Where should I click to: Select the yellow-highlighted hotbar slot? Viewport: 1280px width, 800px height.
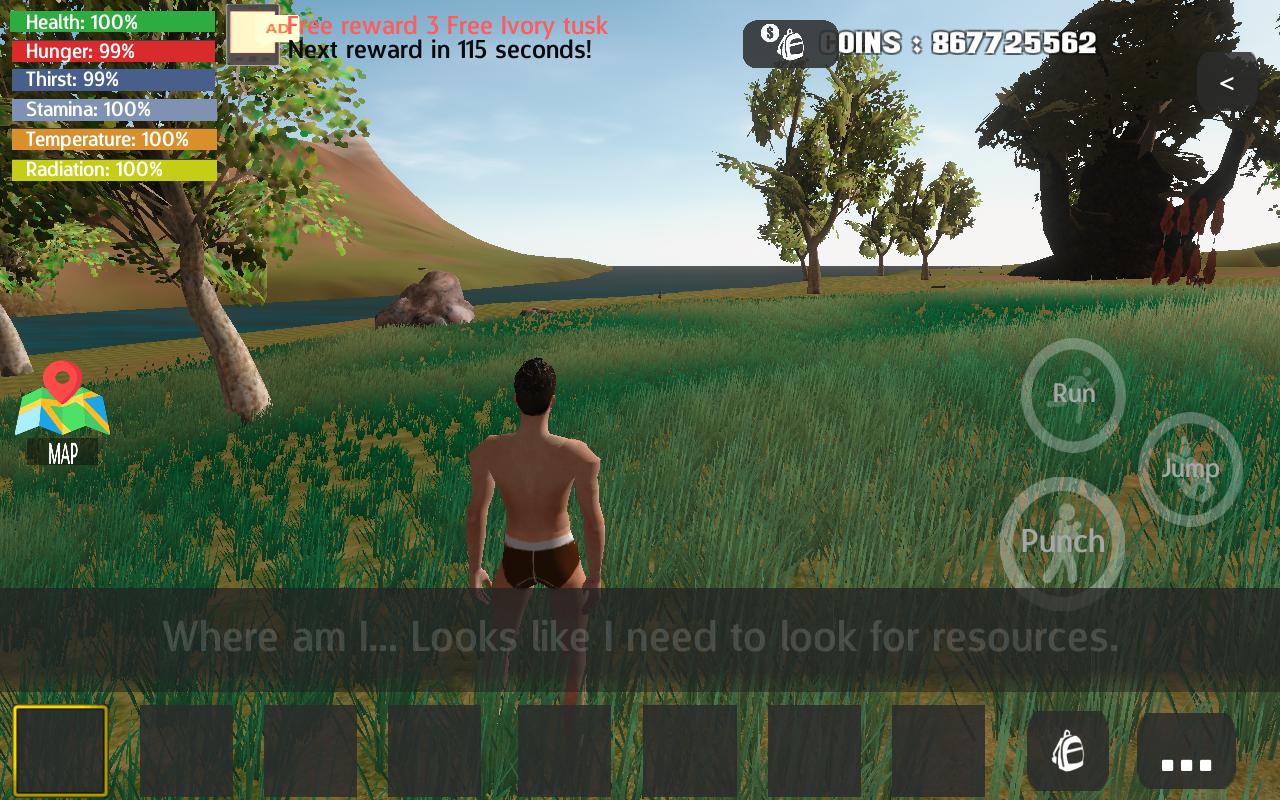coord(60,751)
